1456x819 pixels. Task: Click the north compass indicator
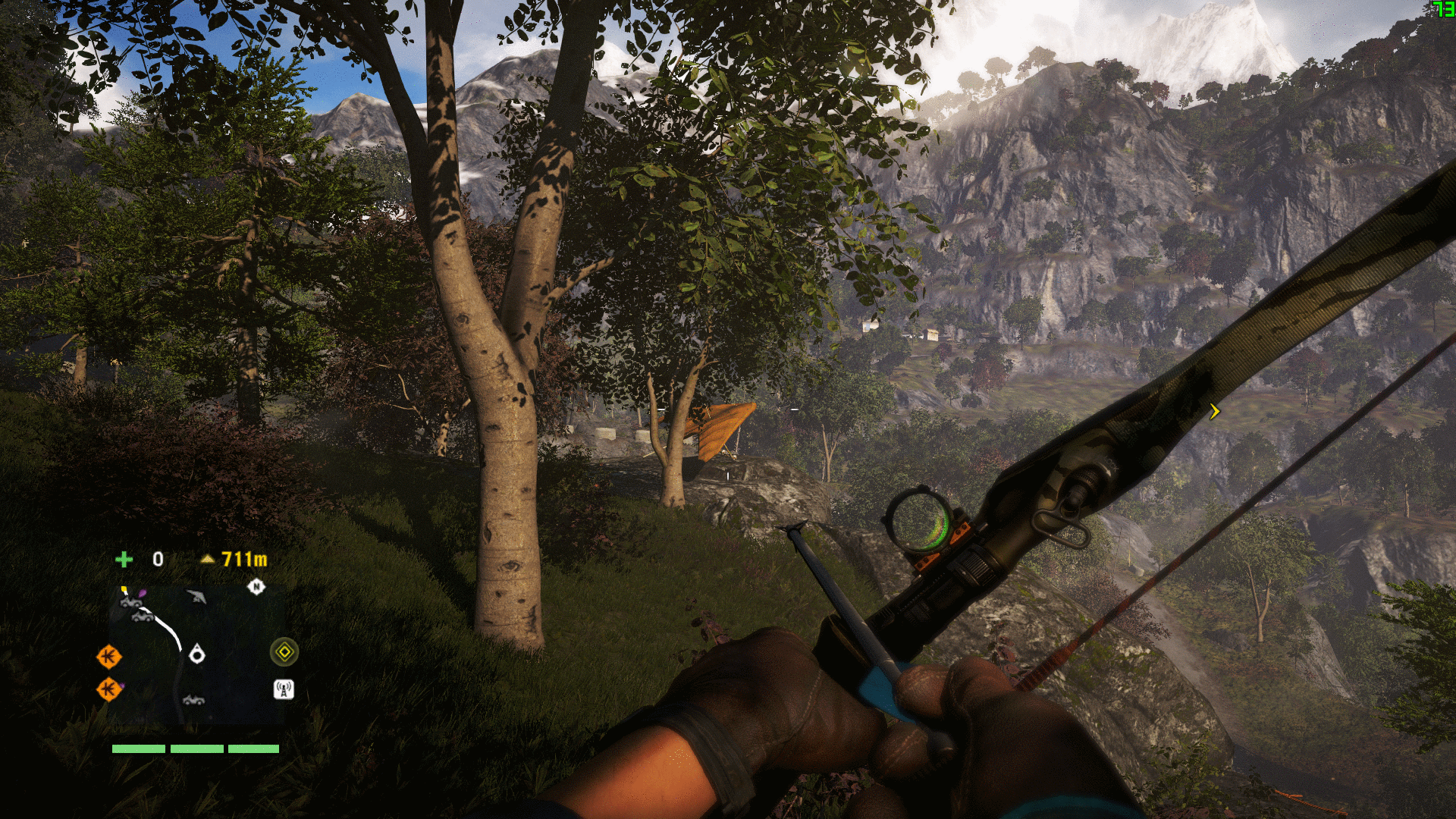(x=256, y=586)
